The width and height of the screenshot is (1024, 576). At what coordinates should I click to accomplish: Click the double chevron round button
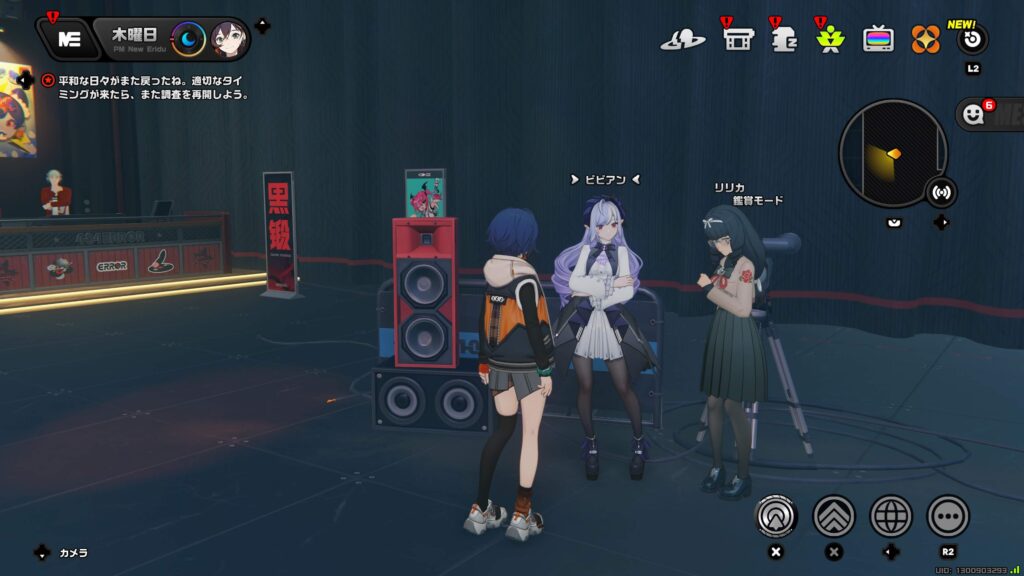point(833,516)
